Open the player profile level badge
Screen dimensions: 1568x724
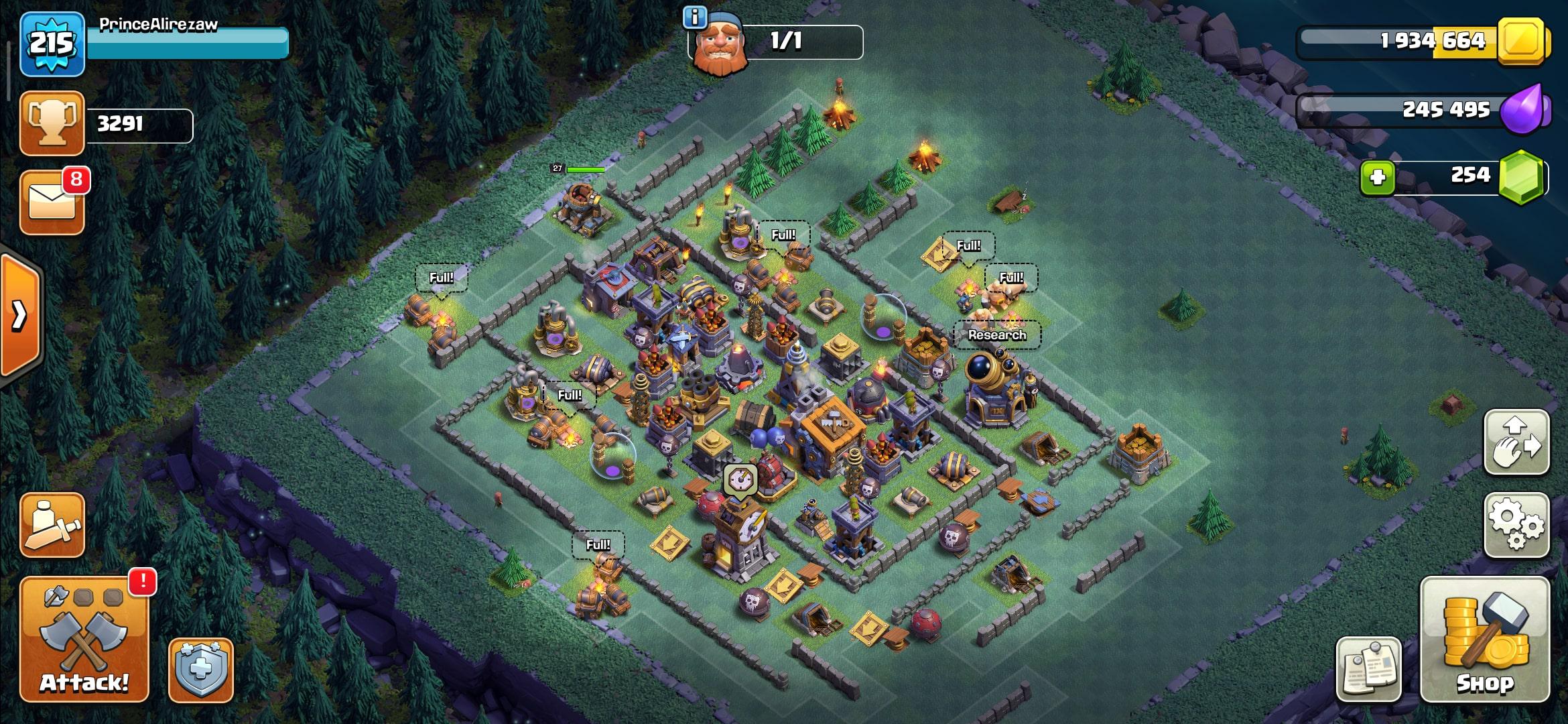(x=52, y=44)
